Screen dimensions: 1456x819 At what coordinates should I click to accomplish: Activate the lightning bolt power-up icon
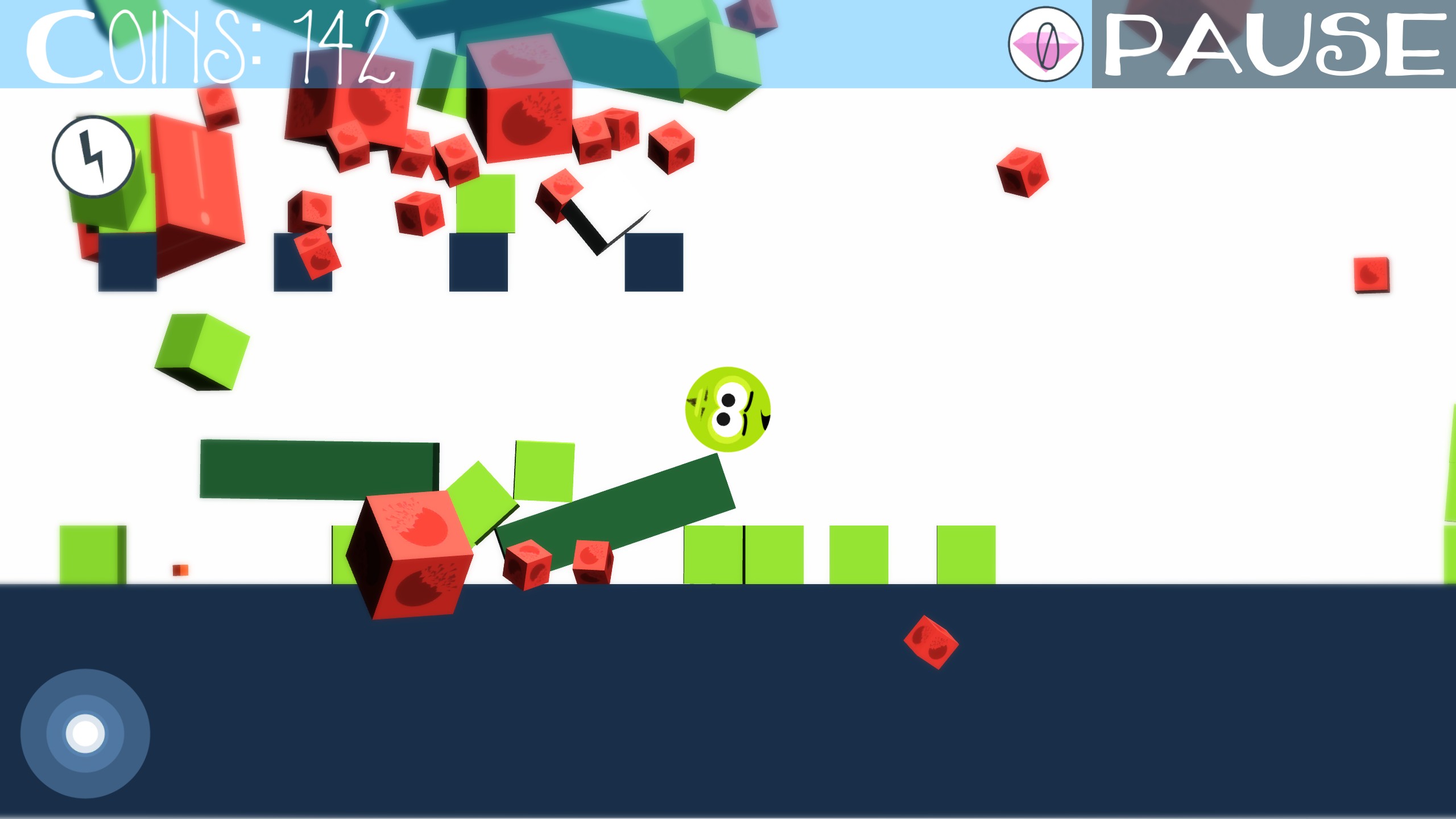coord(93,156)
